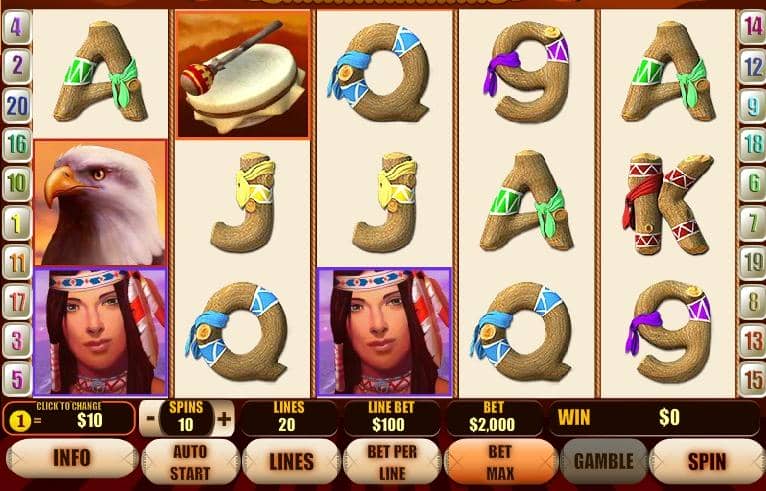Choose BET MAX
Image resolution: width=766 pixels, height=491 pixels.
(x=499, y=461)
